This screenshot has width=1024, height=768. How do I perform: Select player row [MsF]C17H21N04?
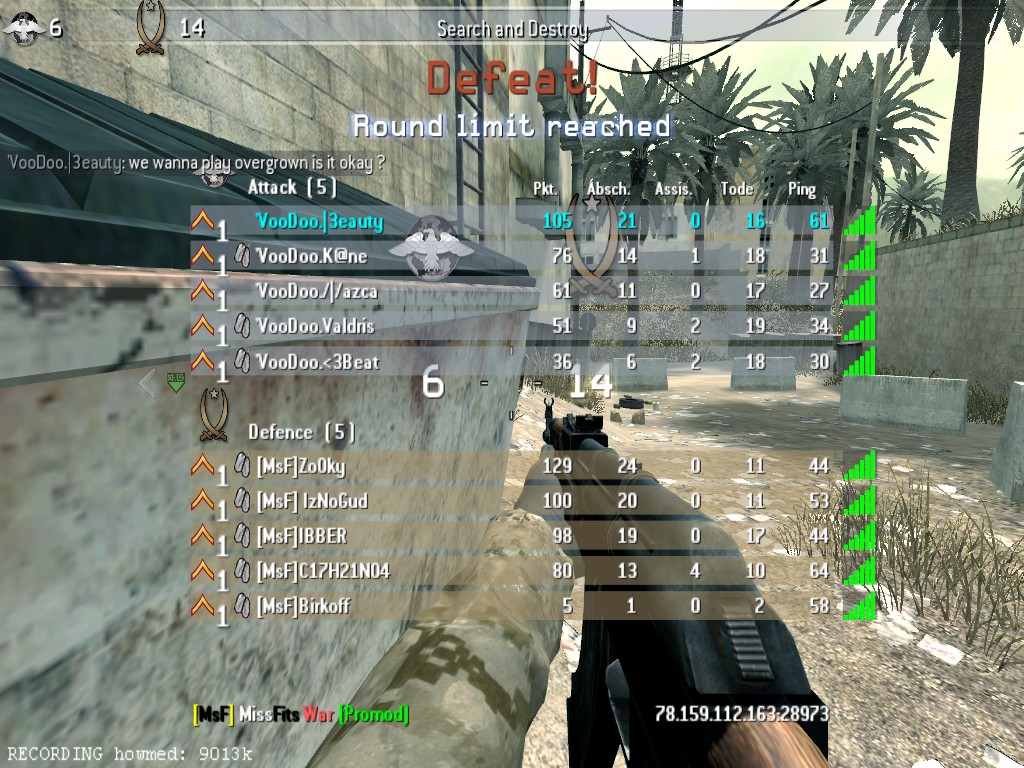pos(322,571)
